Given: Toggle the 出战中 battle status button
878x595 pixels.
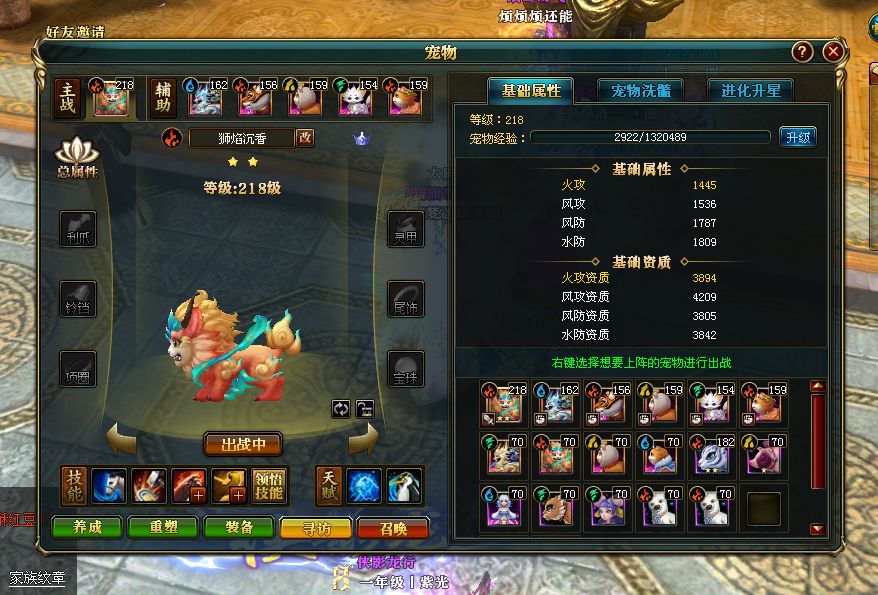Looking at the screenshot, I should pyautogui.click(x=243, y=443).
